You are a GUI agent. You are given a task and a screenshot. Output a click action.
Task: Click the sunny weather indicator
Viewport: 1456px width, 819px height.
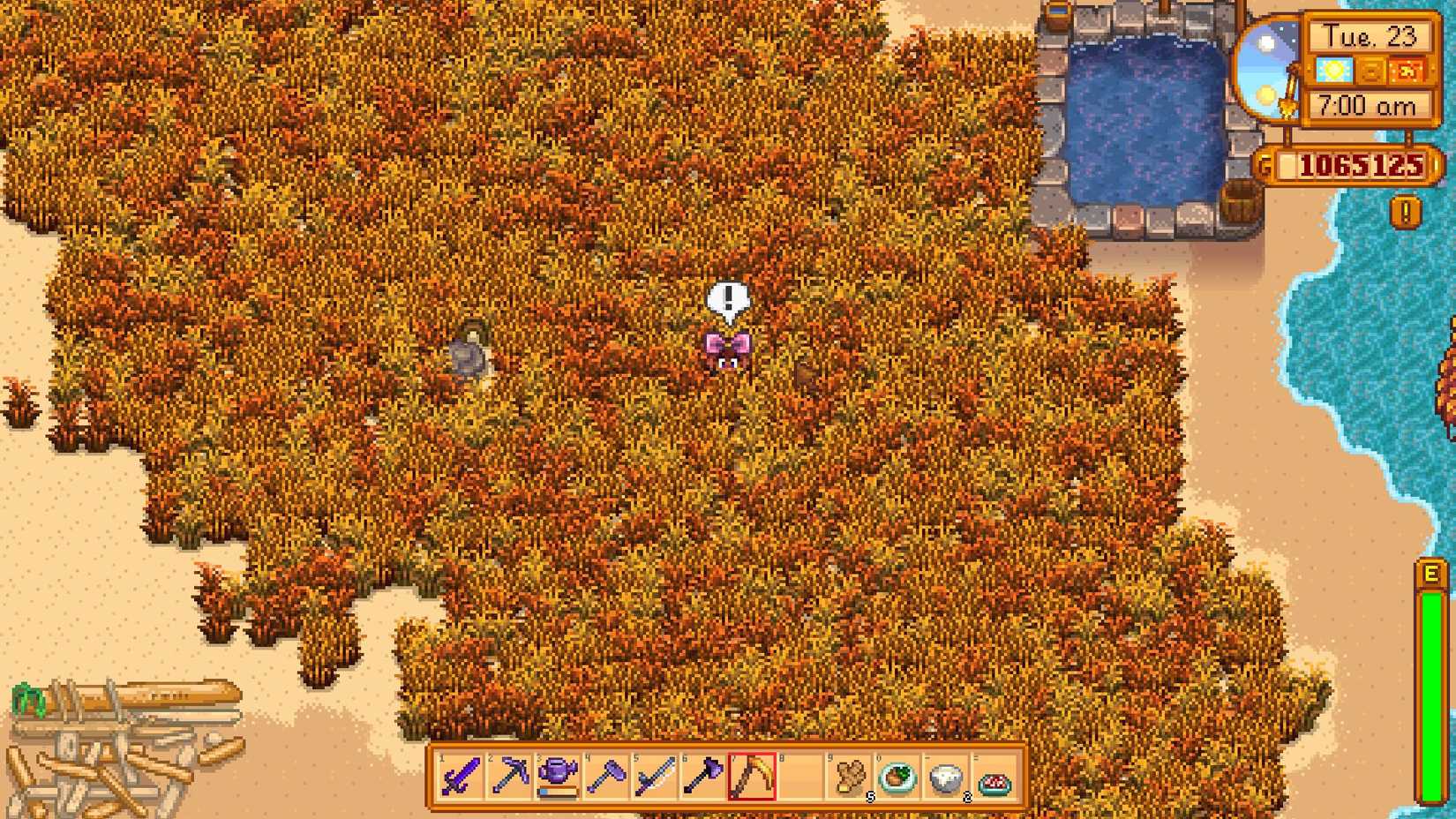(1334, 71)
